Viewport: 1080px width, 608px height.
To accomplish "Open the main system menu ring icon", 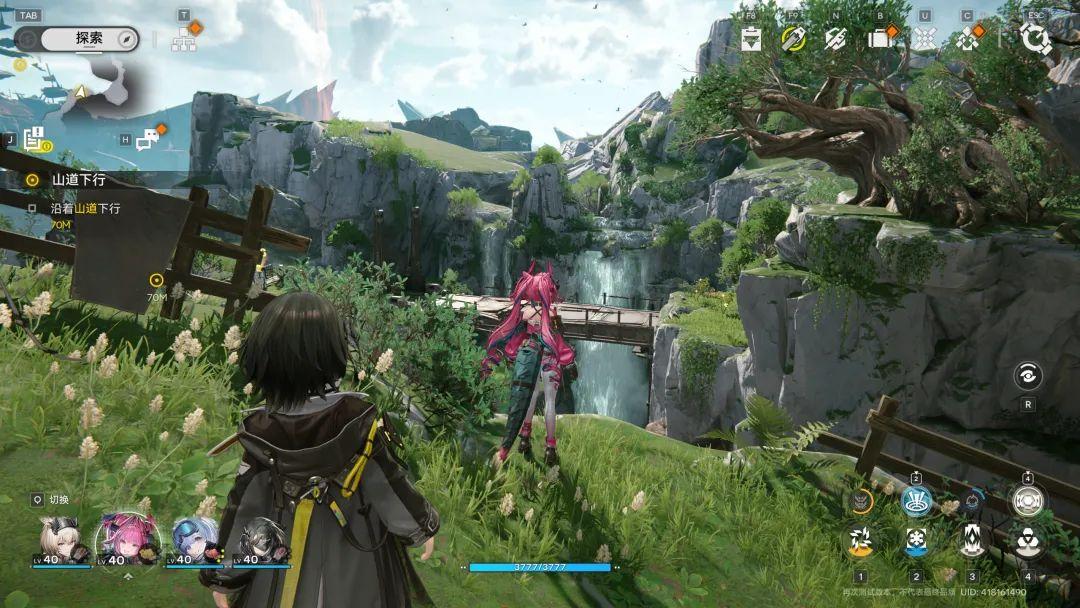I will click(x=1034, y=38).
